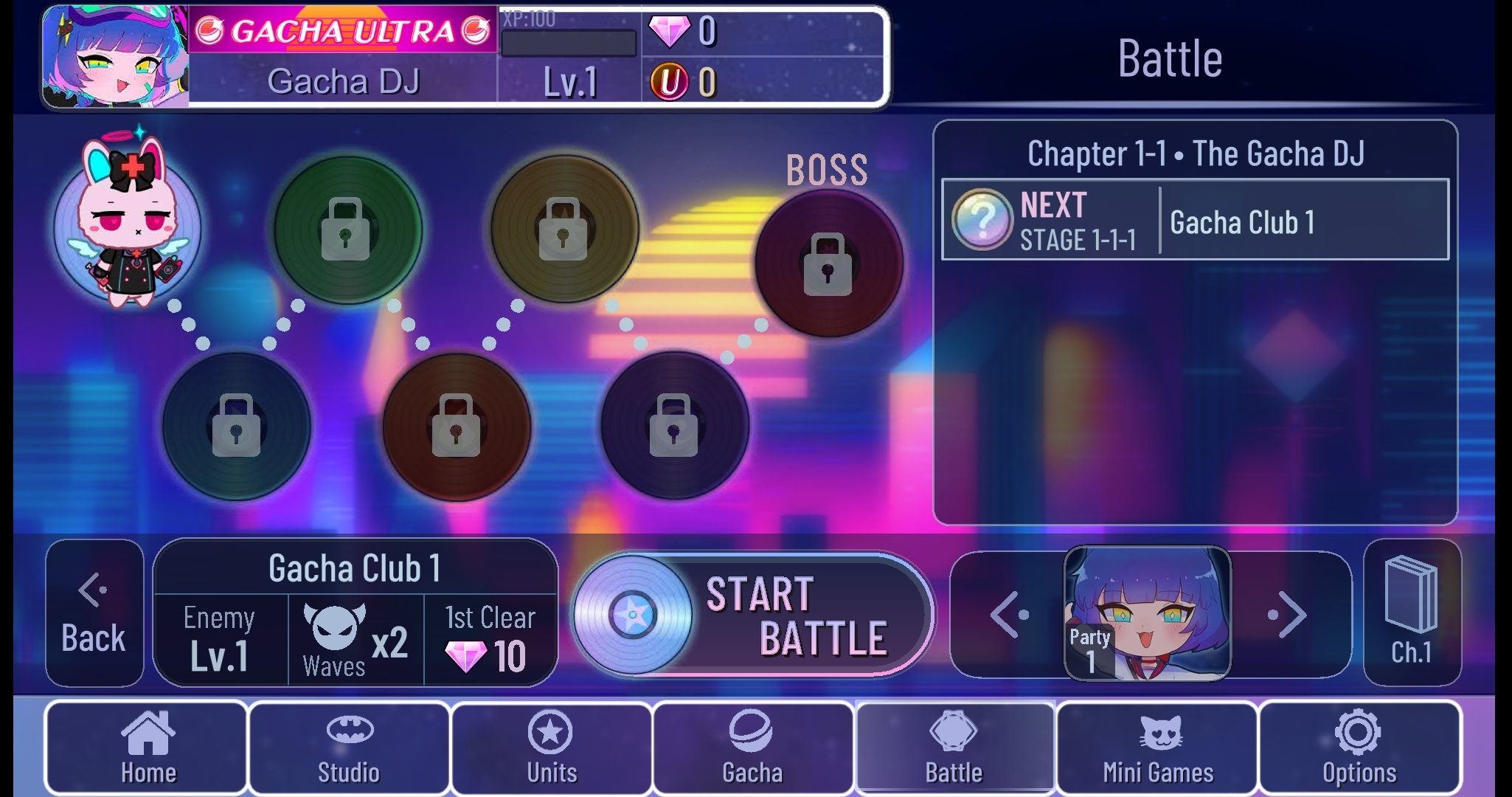The image size is (1512, 797).
Task: Select the Studio icon in bottom navigation
Action: click(347, 748)
